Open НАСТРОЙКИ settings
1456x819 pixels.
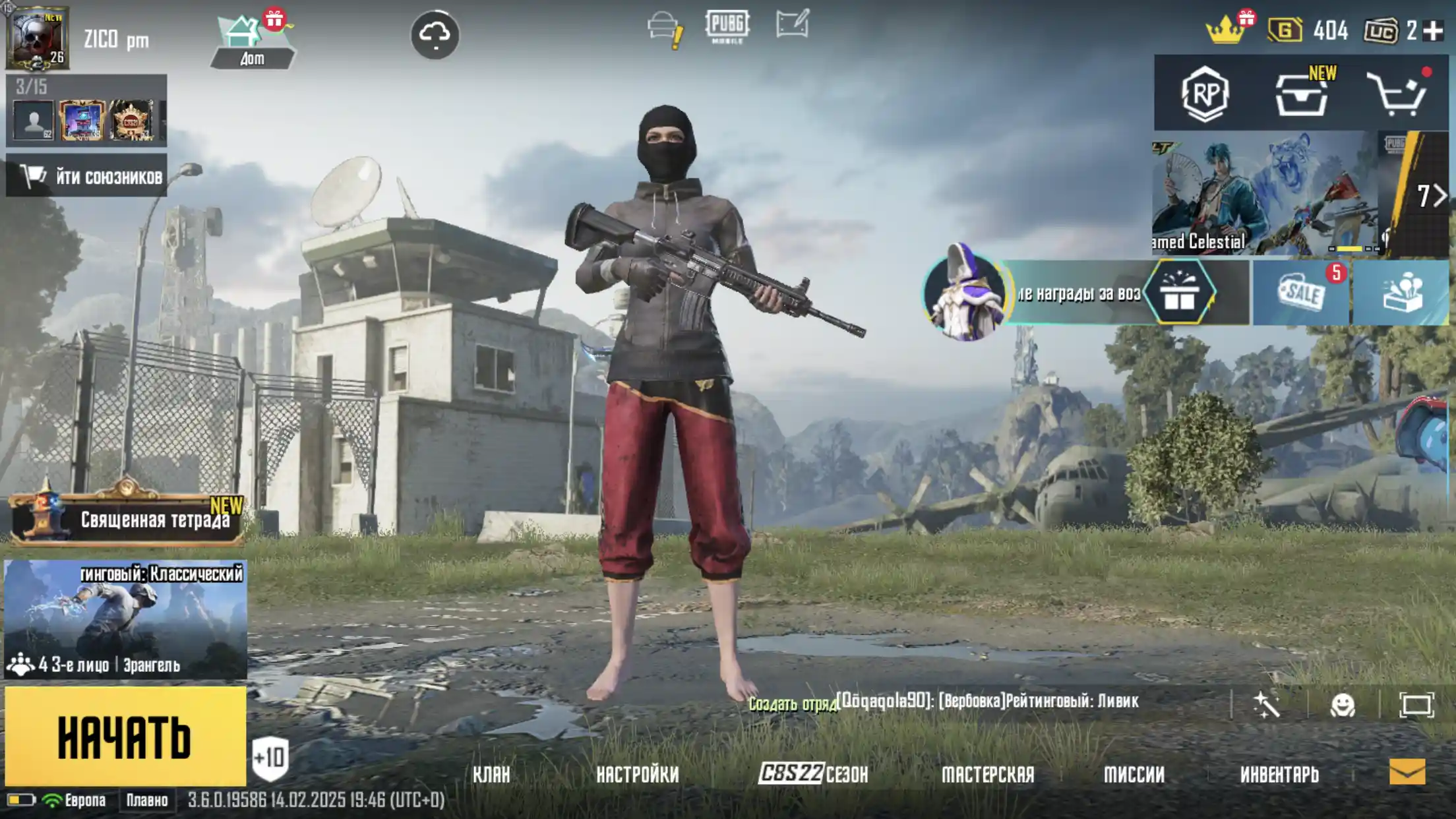(x=638, y=775)
